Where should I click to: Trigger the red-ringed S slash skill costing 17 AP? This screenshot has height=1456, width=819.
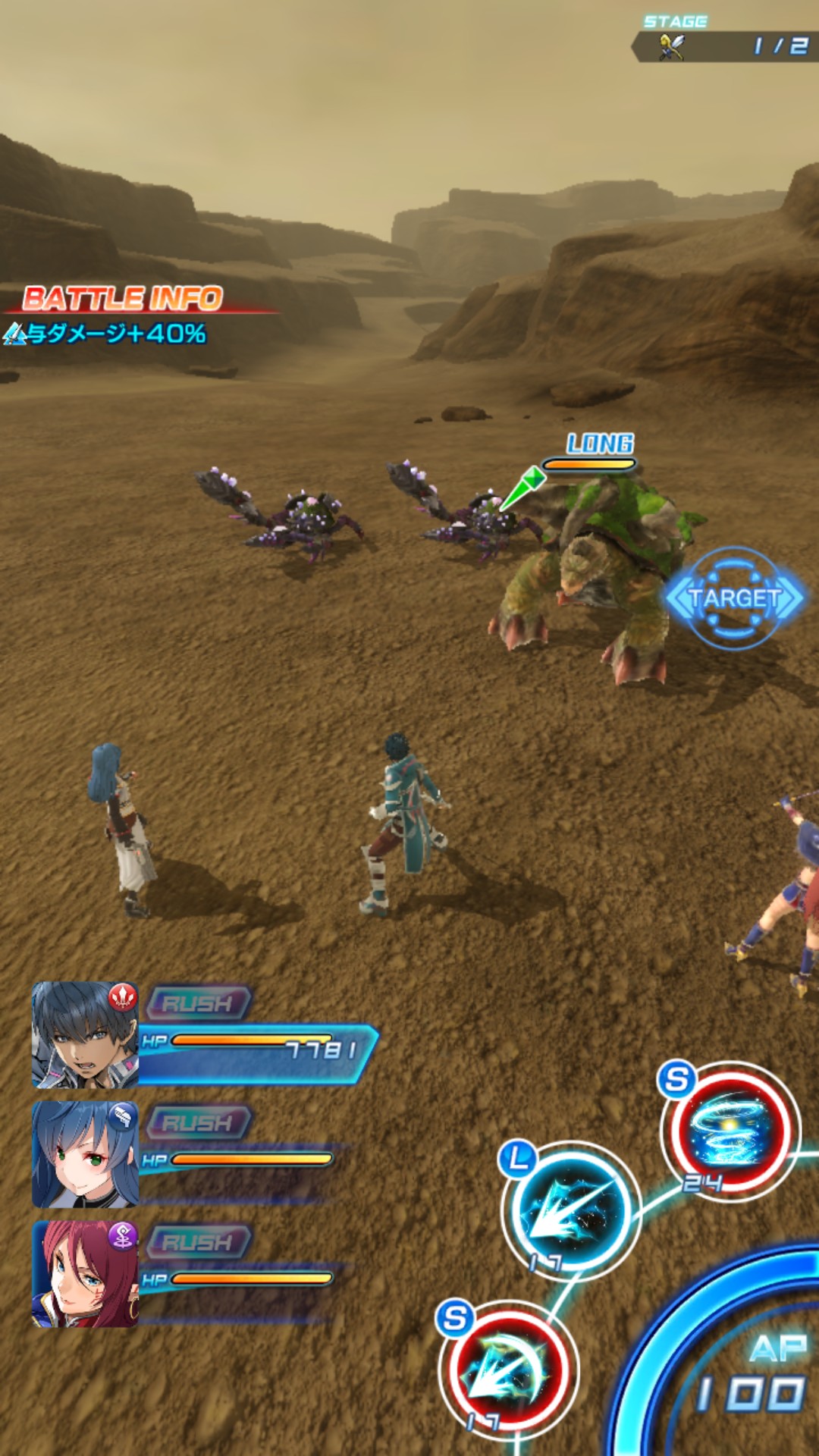(x=510, y=1370)
